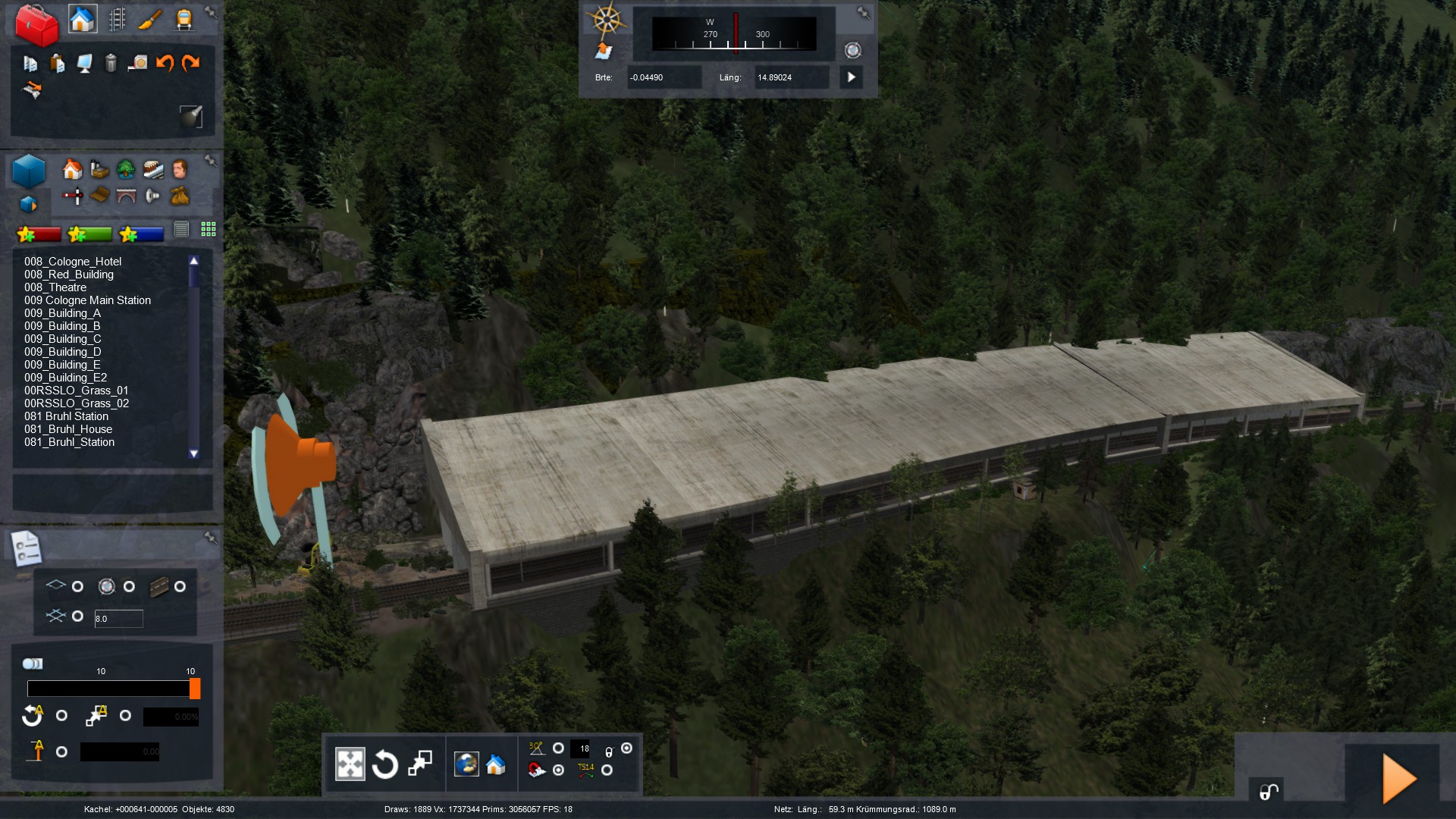Click the latitude field showing -0.04490

[x=664, y=77]
